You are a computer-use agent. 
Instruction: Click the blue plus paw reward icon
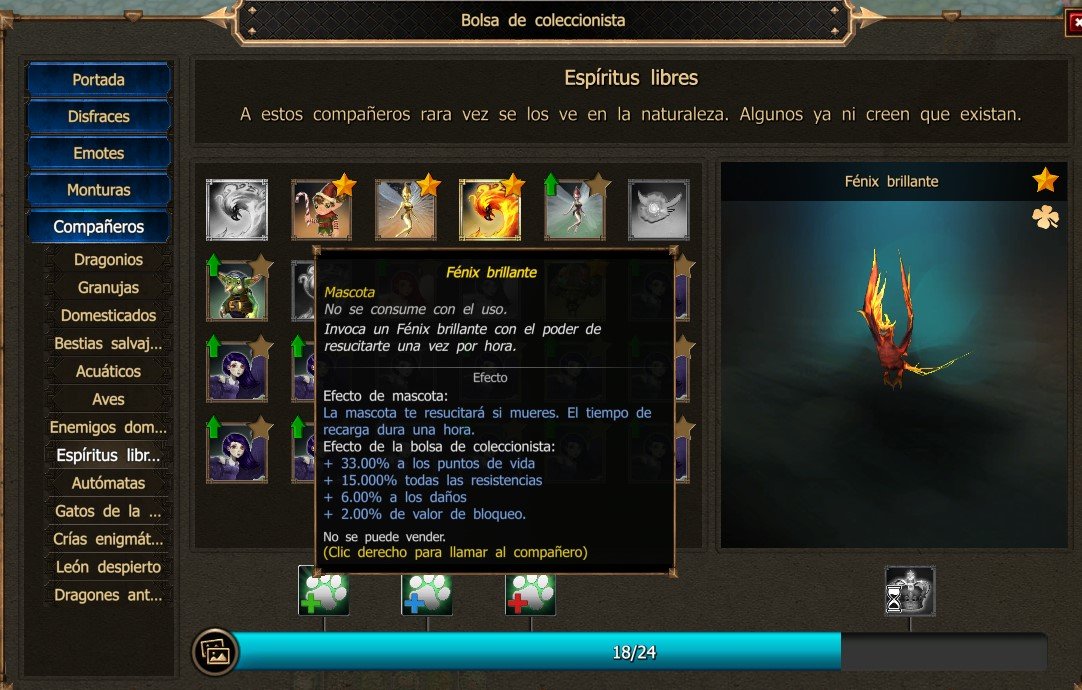427,592
